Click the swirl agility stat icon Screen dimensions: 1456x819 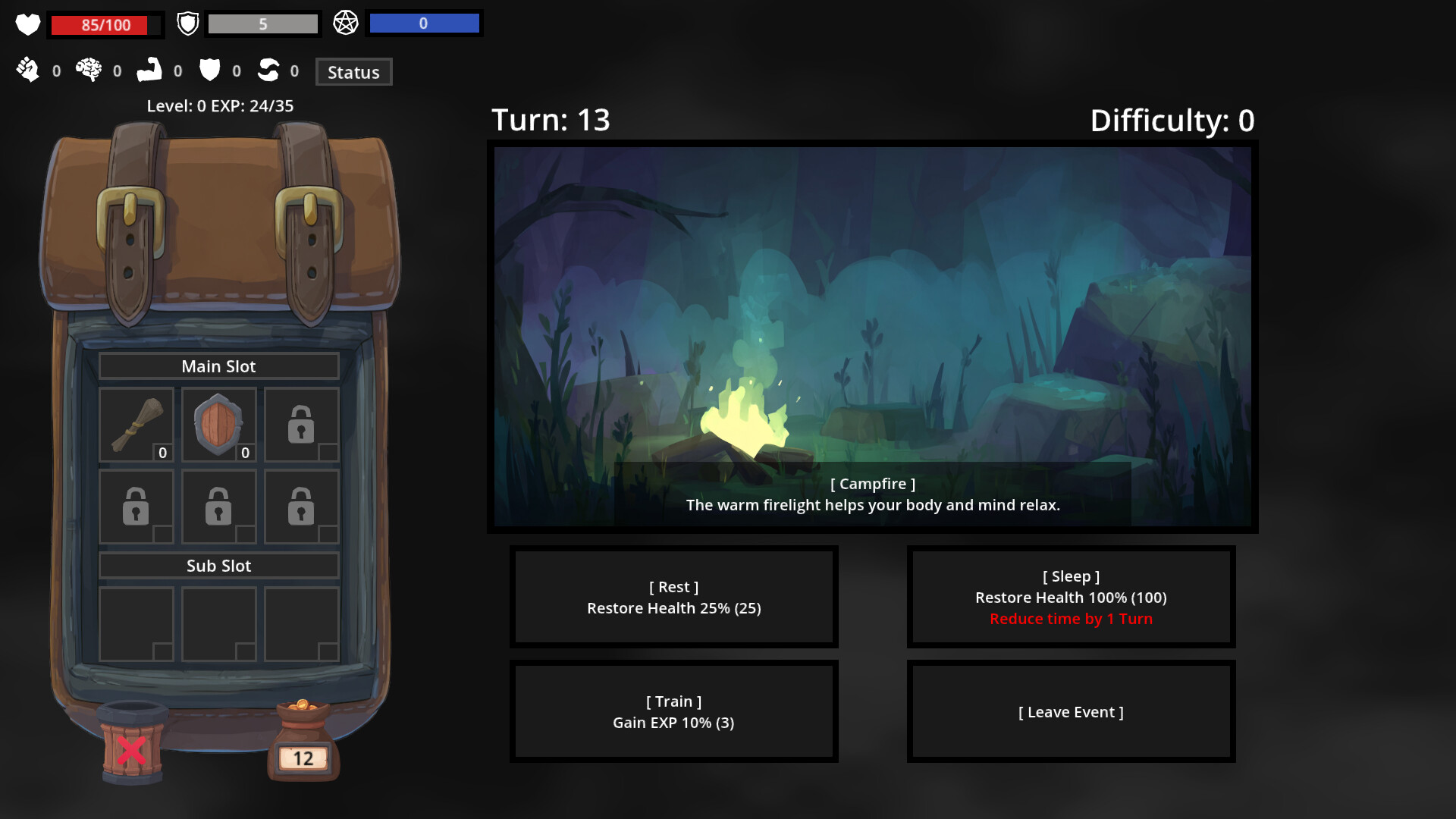[268, 70]
